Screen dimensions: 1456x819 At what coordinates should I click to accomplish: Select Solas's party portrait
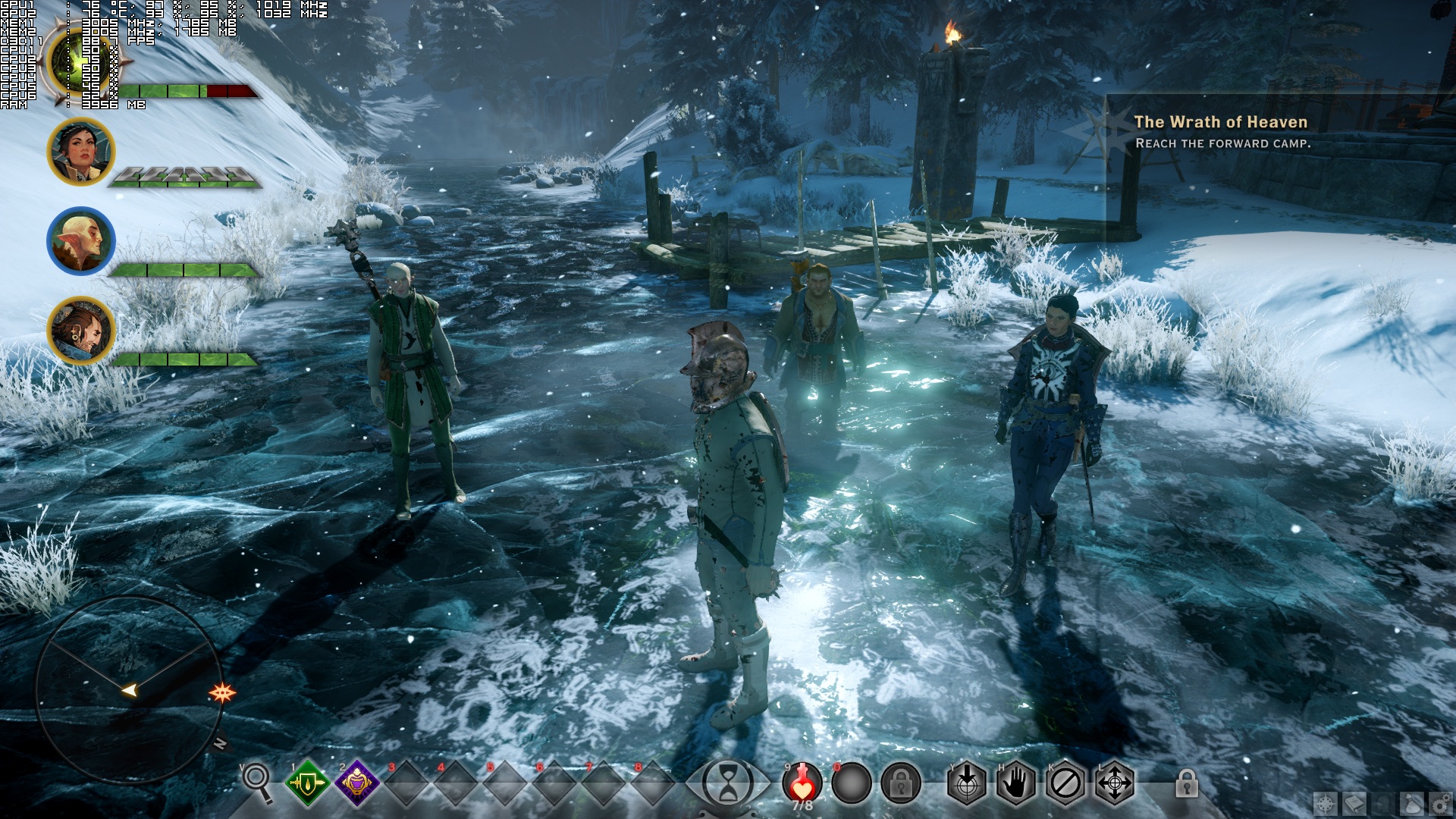pyautogui.click(x=80, y=240)
